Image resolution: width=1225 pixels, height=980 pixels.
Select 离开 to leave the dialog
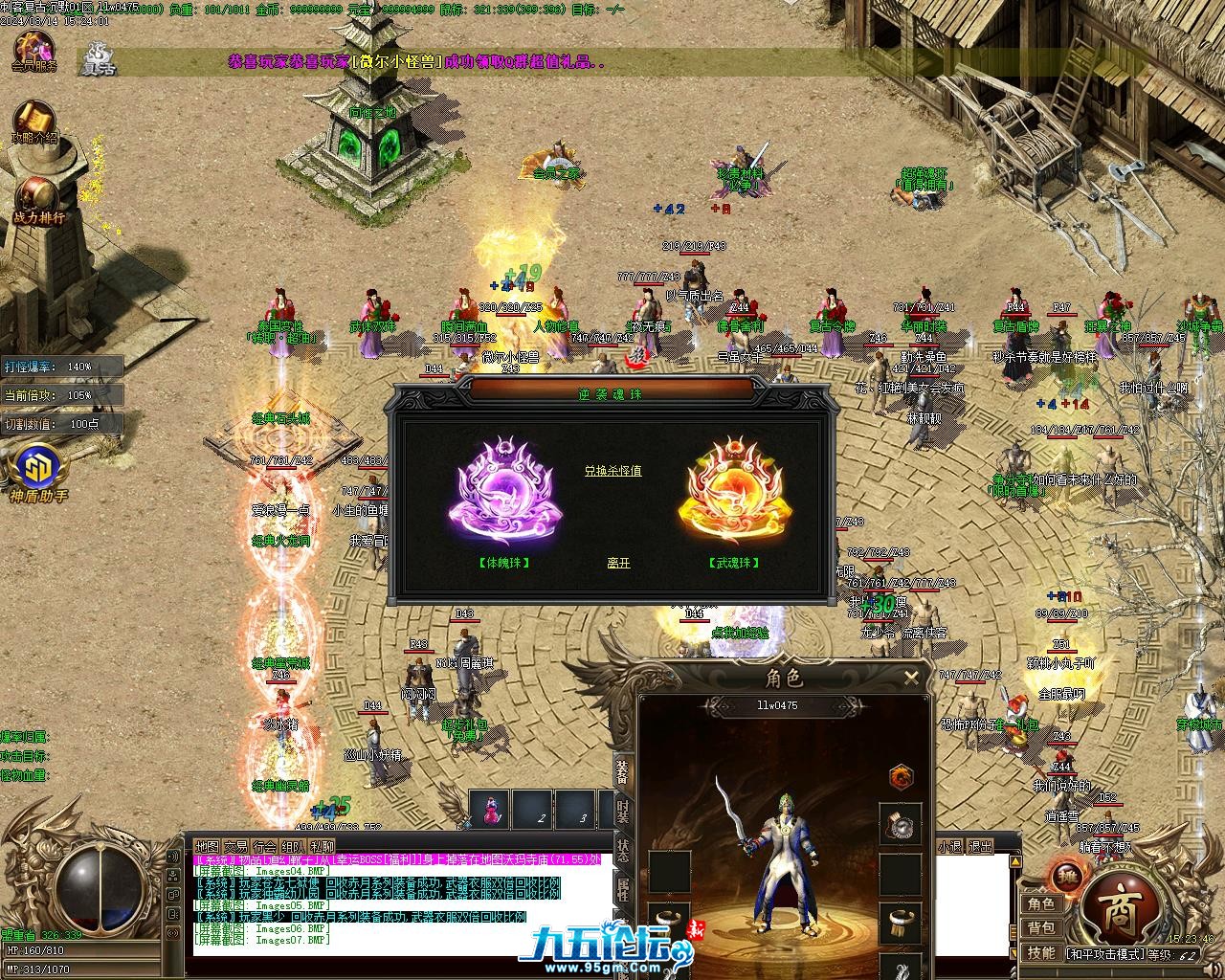coord(618,564)
